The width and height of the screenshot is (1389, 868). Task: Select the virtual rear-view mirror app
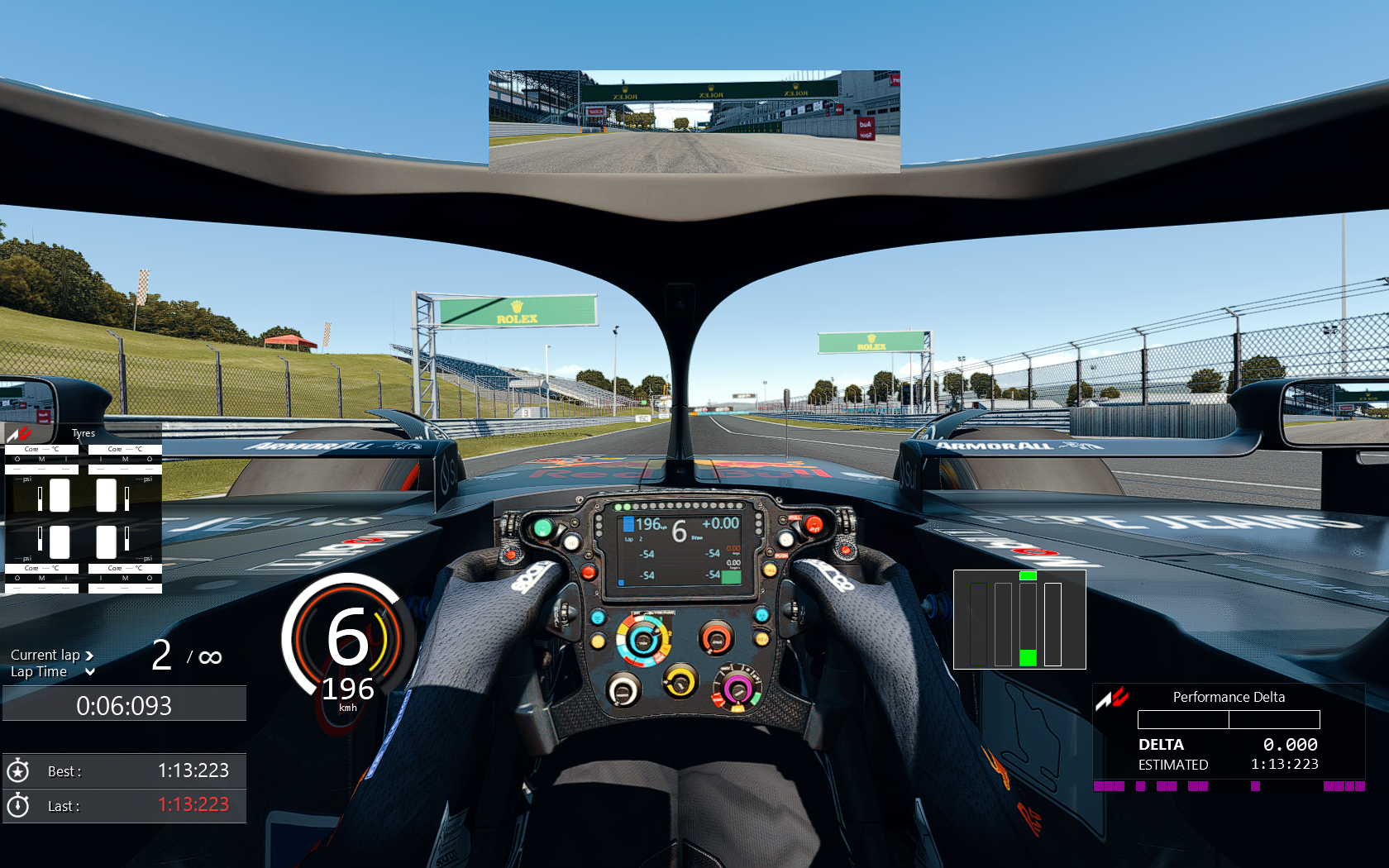coord(694,122)
